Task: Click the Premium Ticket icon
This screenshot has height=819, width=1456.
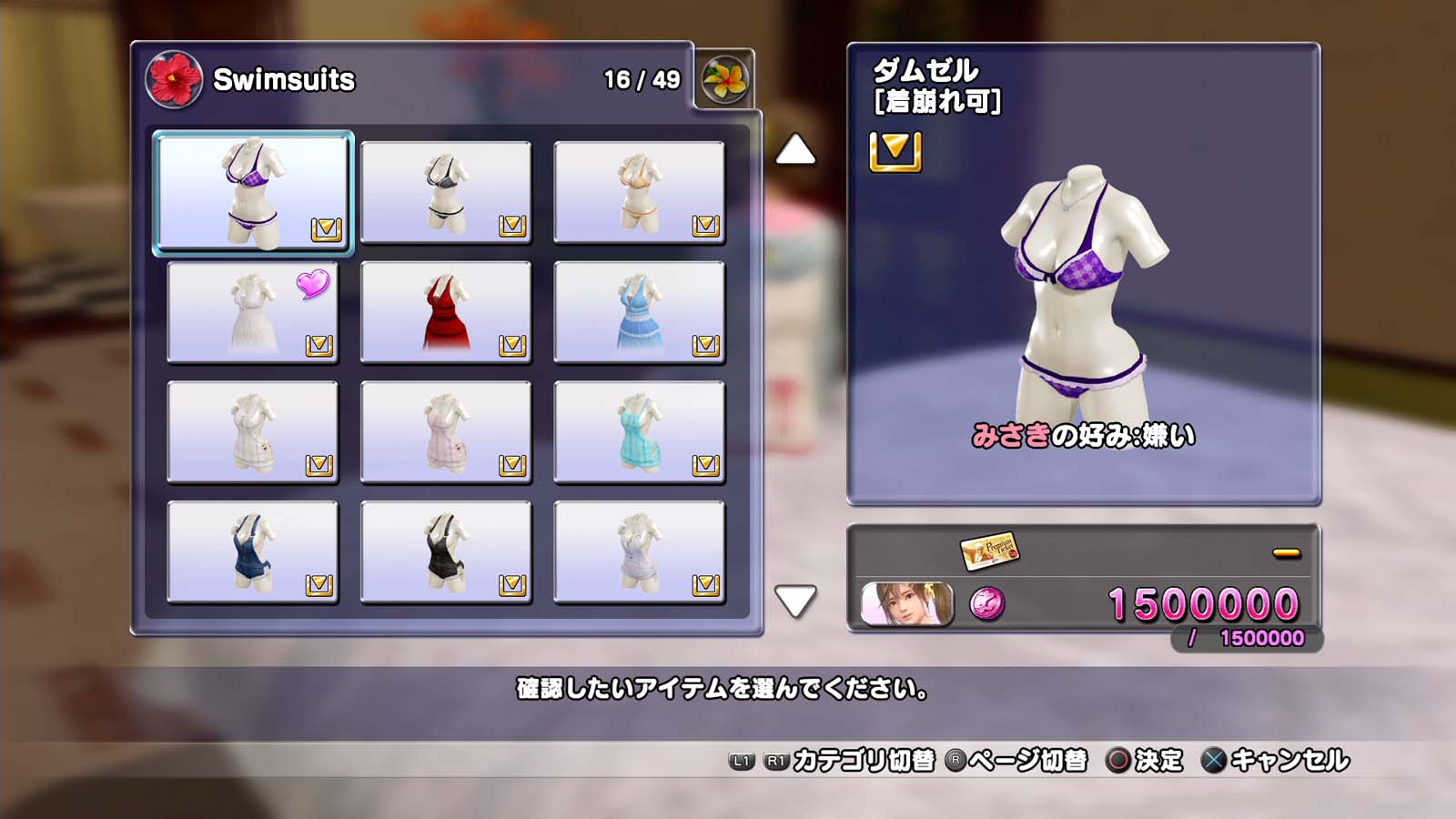Action: point(988,550)
